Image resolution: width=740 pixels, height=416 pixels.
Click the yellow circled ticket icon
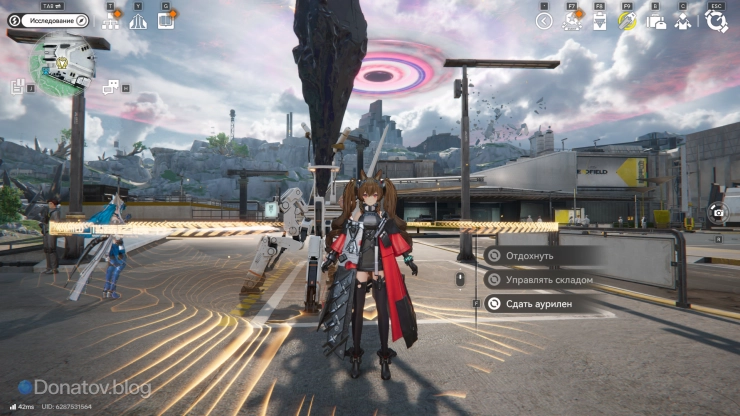[x=628, y=20]
